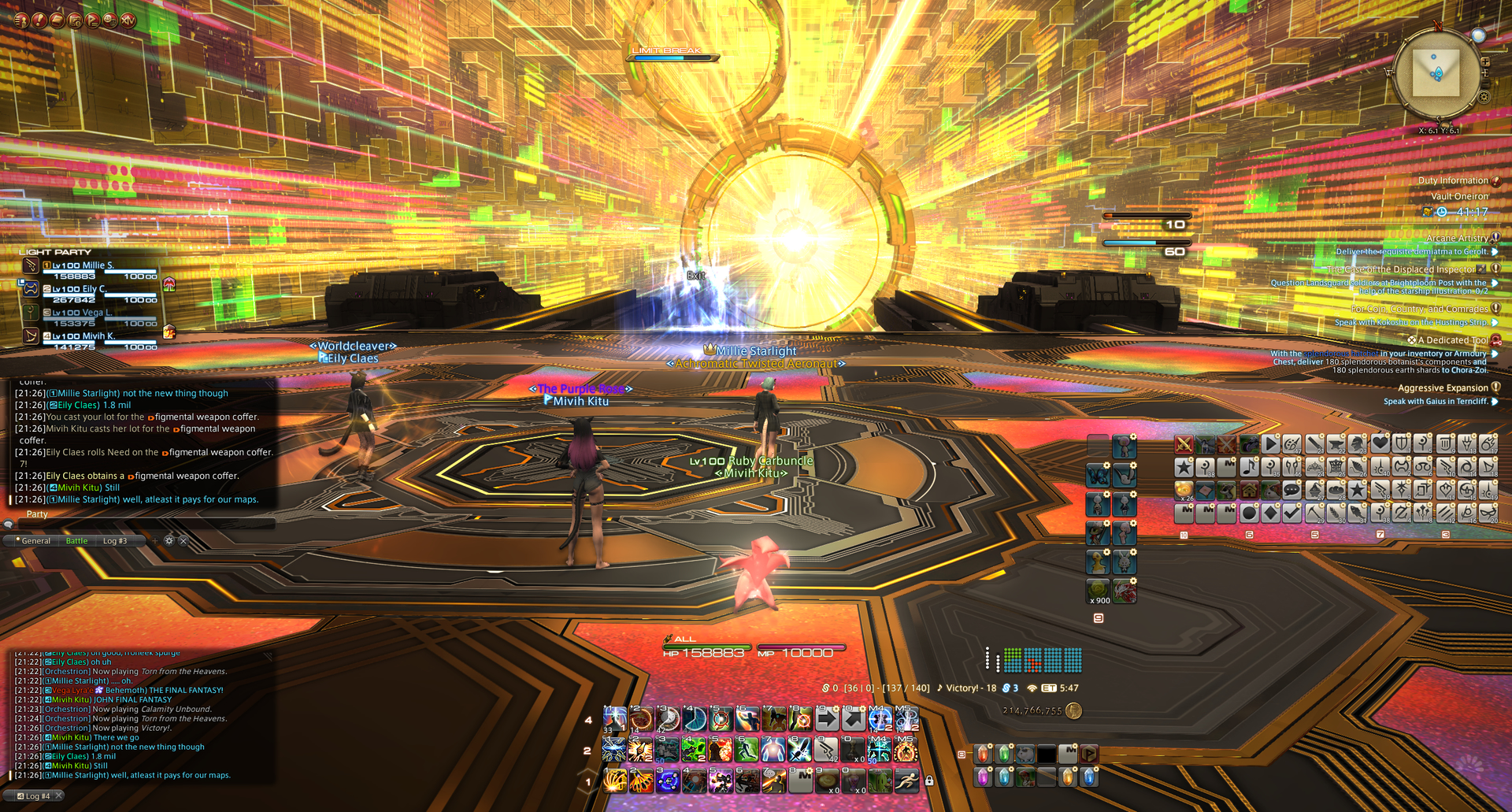Screen dimensions: 1512x812
Task: Open the minimap gear settings
Action: point(1484,98)
